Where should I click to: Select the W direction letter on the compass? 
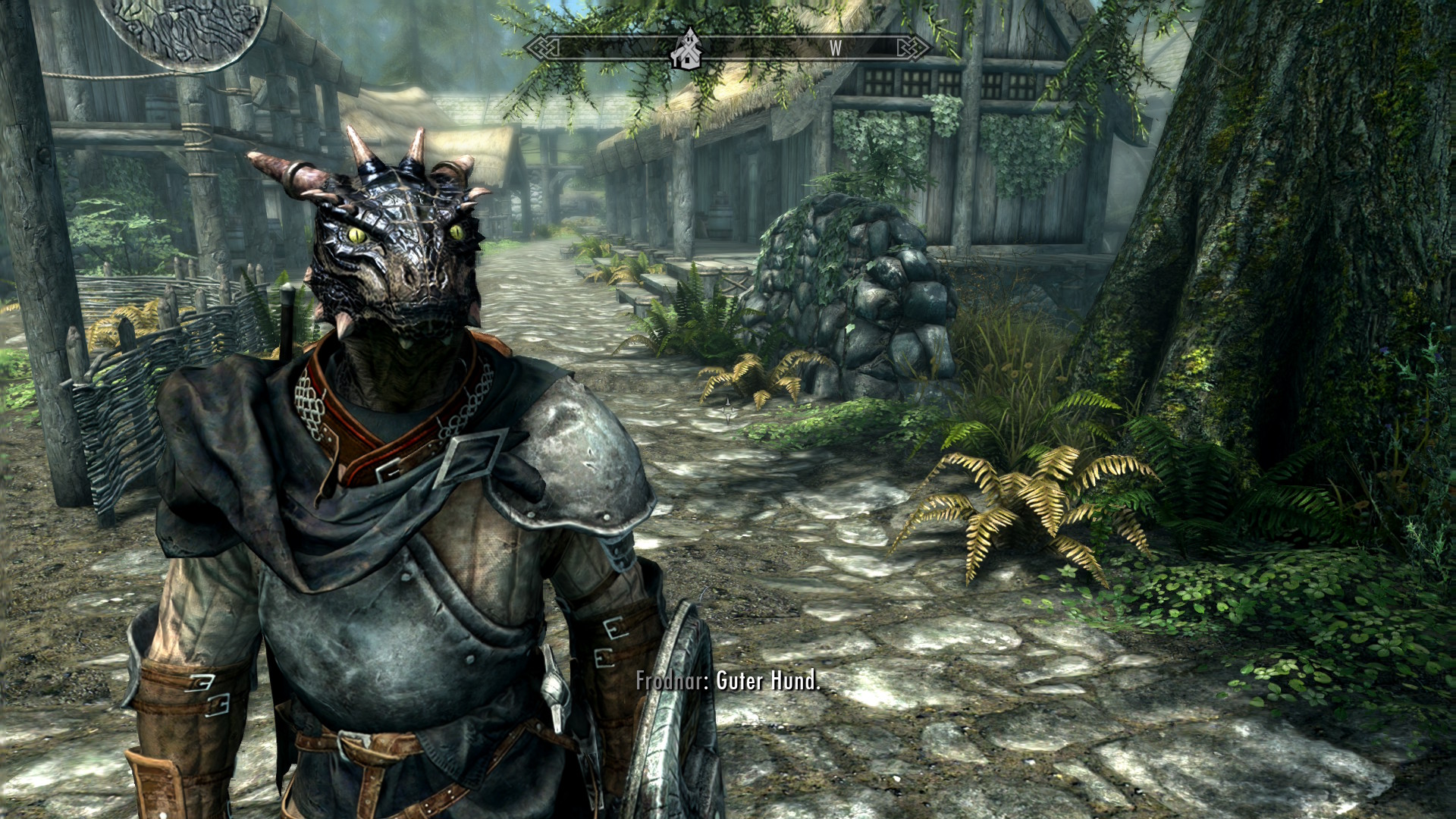point(835,49)
